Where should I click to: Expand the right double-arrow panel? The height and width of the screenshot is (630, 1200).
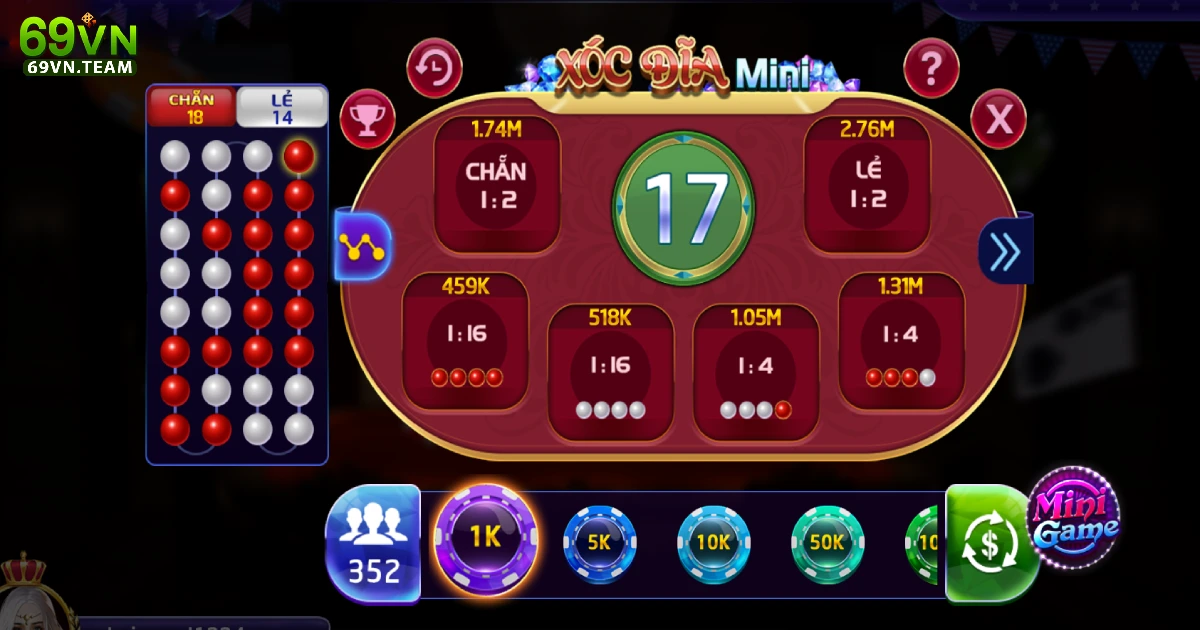coord(1004,250)
